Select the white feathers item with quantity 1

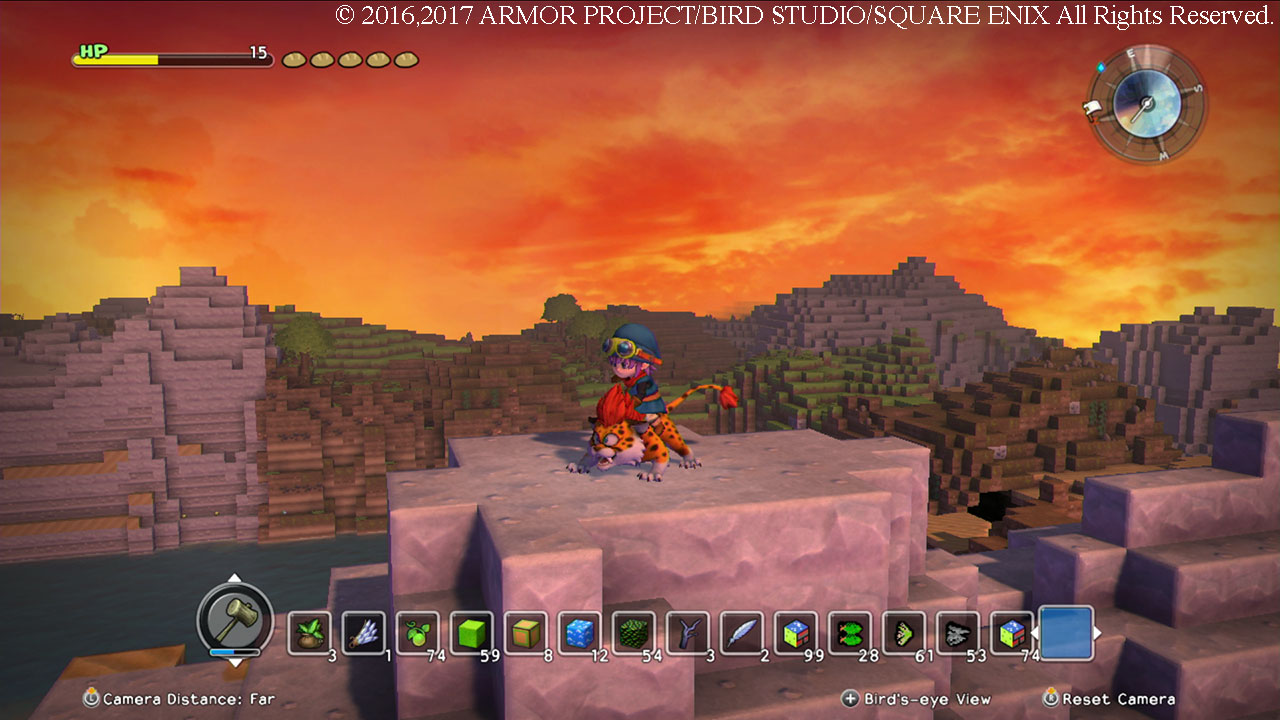point(365,633)
